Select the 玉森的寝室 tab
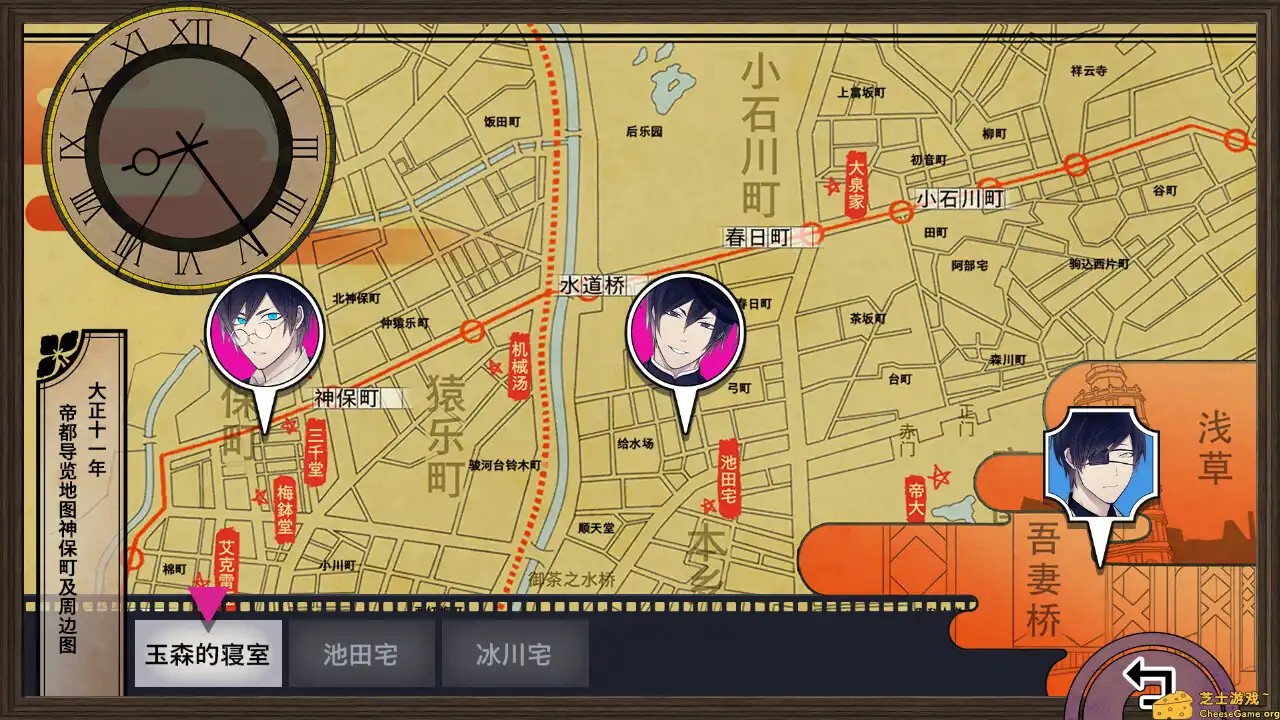1280x720 pixels. pyautogui.click(x=206, y=652)
